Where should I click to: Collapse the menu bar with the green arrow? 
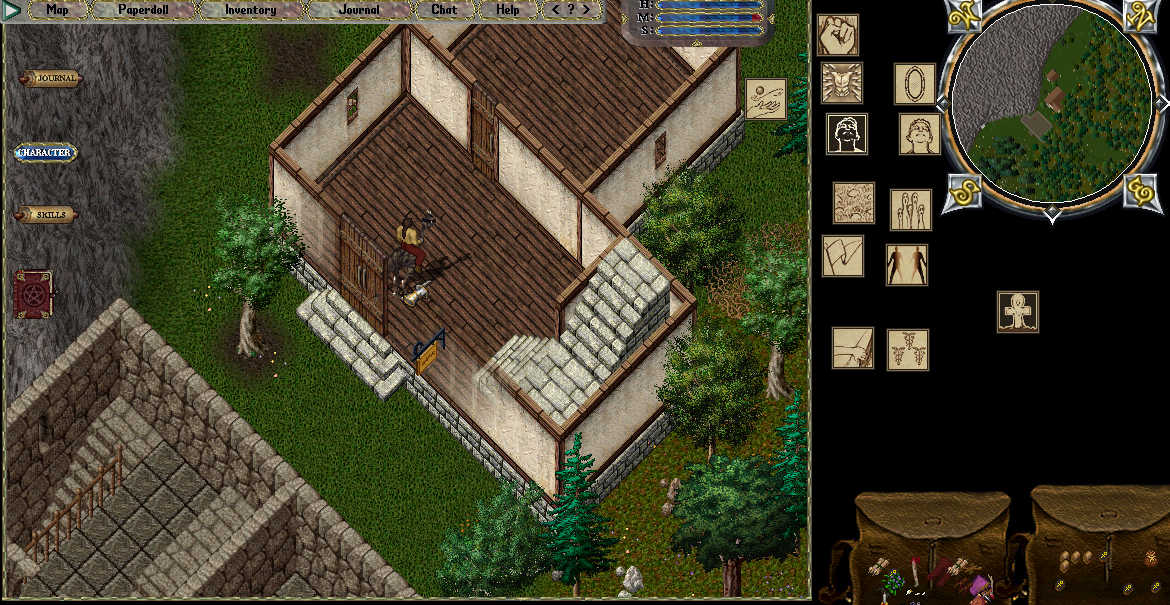point(12,10)
